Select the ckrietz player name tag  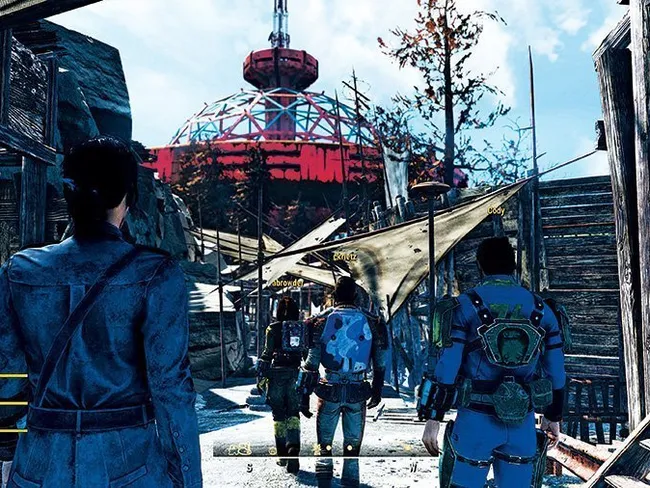coord(345,257)
